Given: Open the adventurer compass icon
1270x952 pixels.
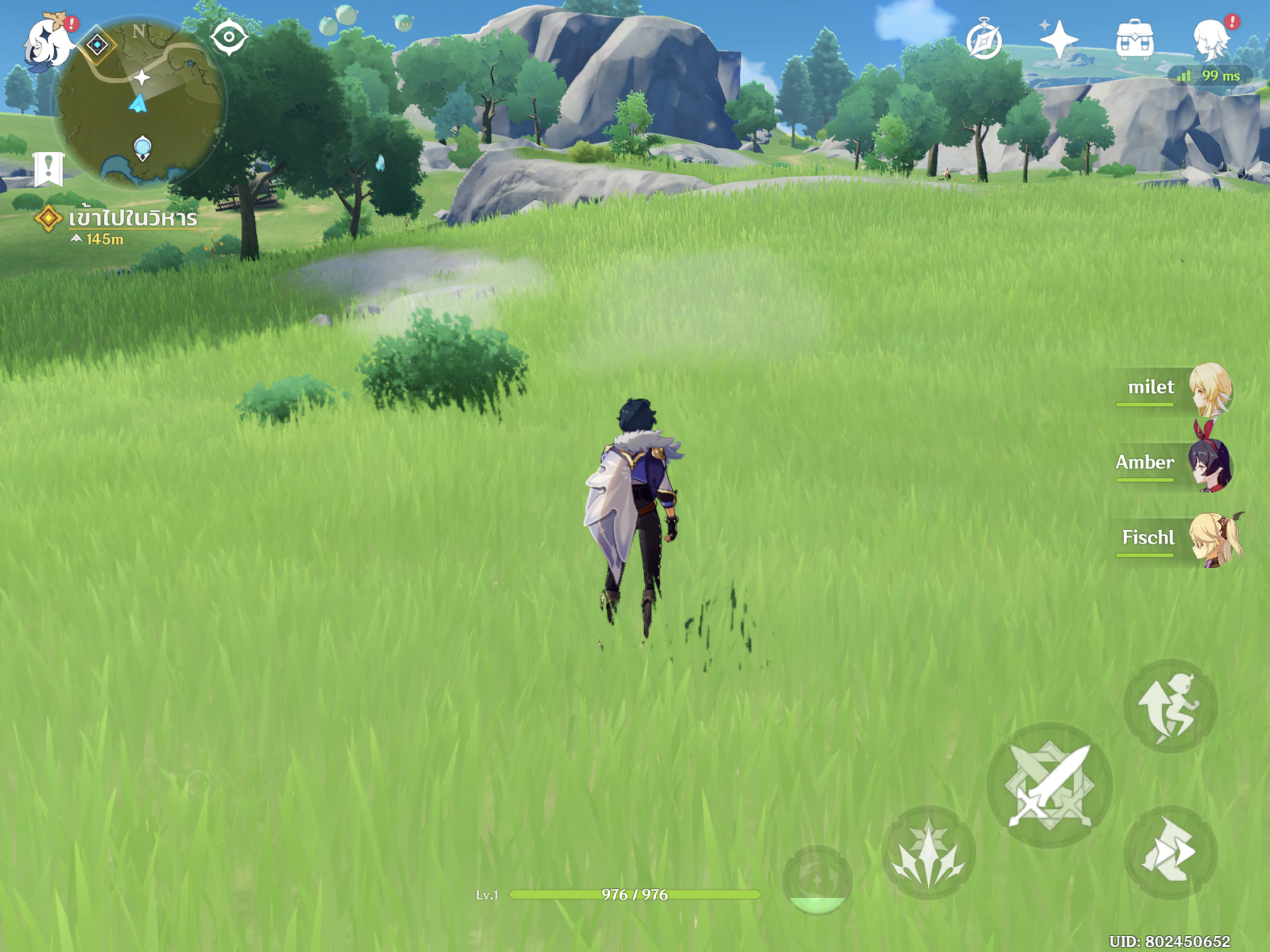Looking at the screenshot, I should pyautogui.click(x=984, y=40).
